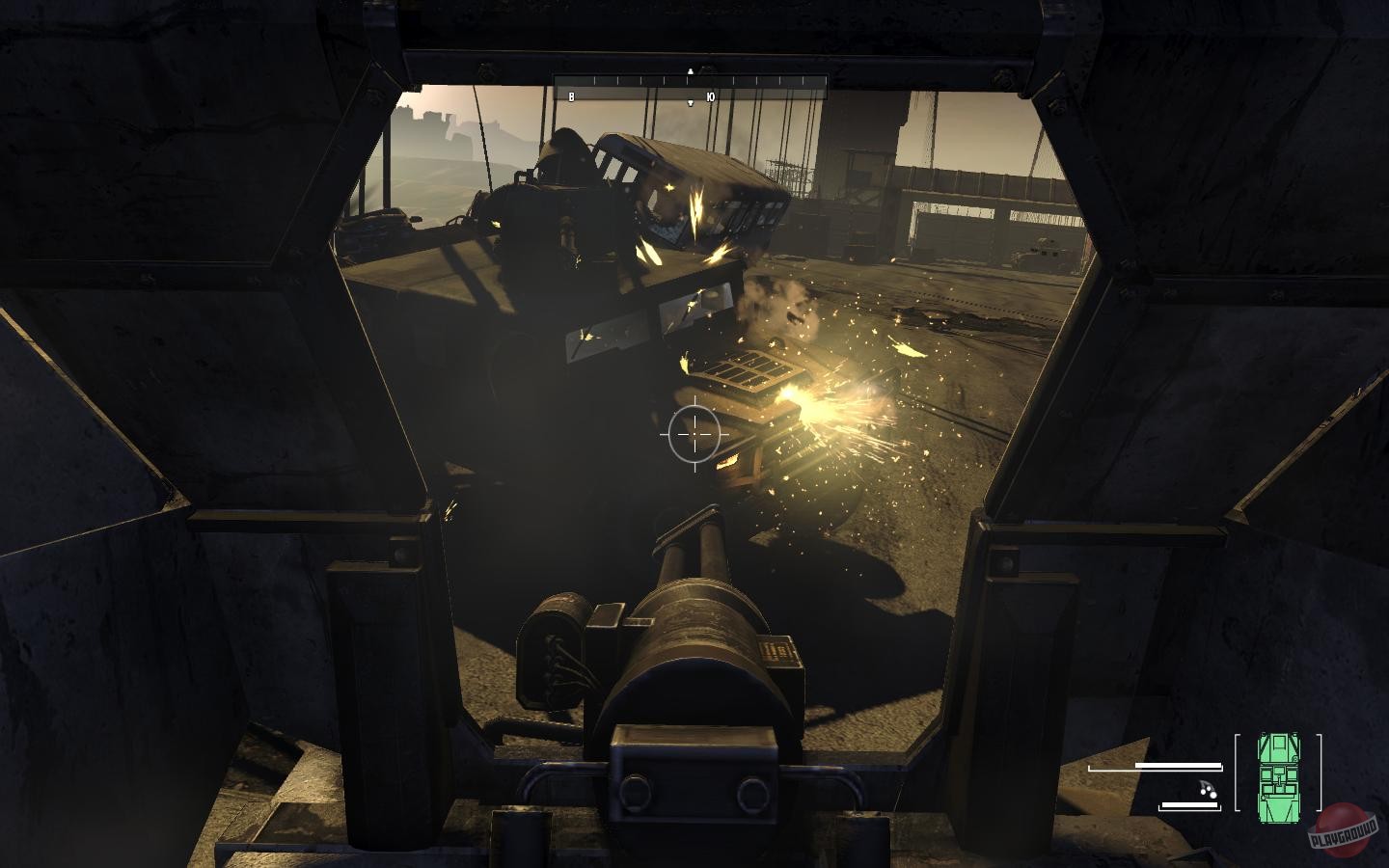Click the "В" marker on the compass

click(x=572, y=96)
